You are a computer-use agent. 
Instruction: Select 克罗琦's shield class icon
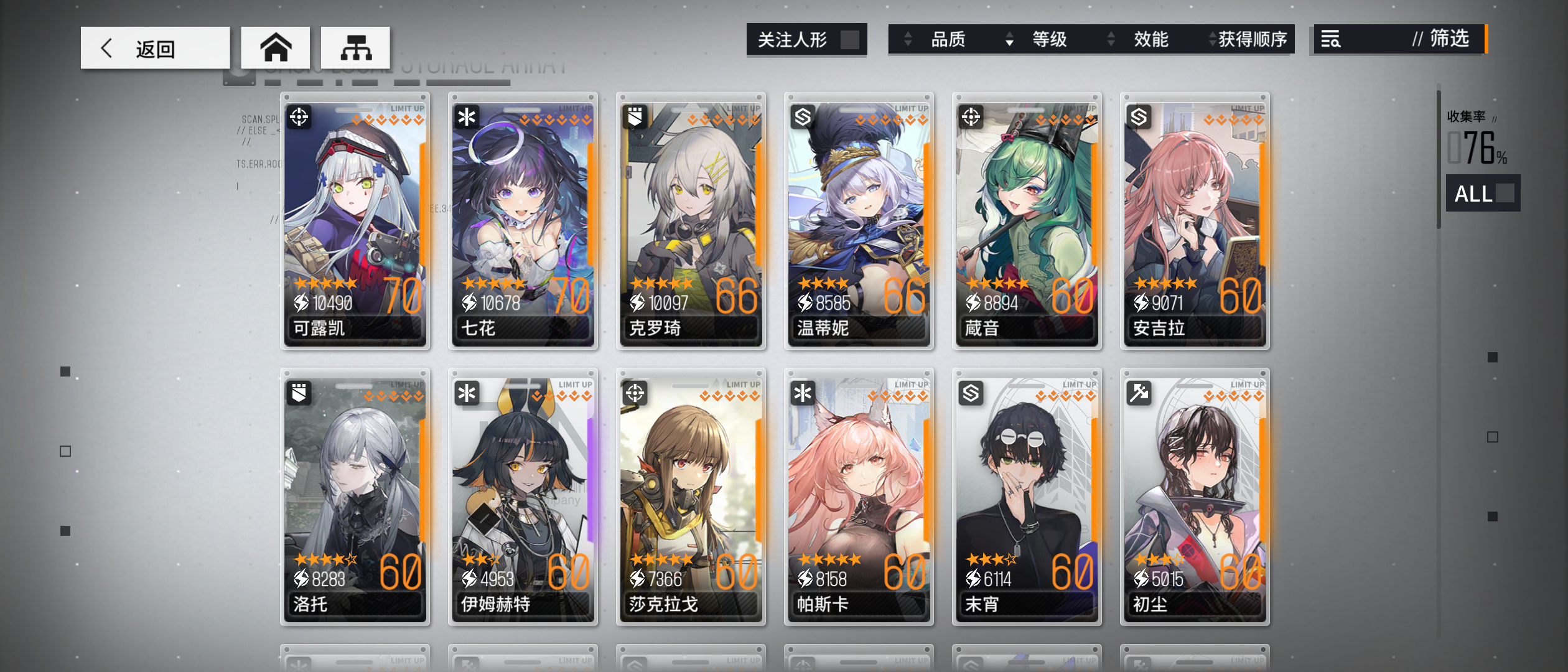tap(635, 118)
